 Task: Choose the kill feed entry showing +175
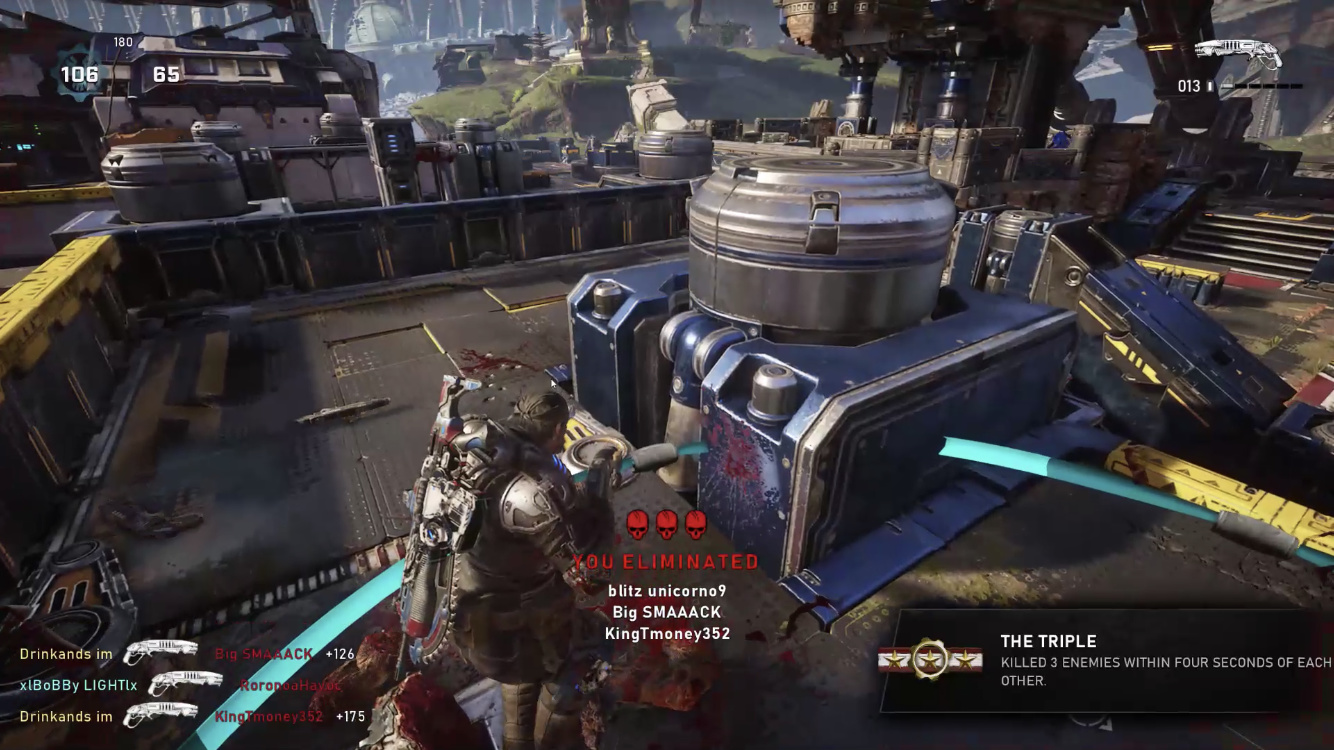coord(192,716)
